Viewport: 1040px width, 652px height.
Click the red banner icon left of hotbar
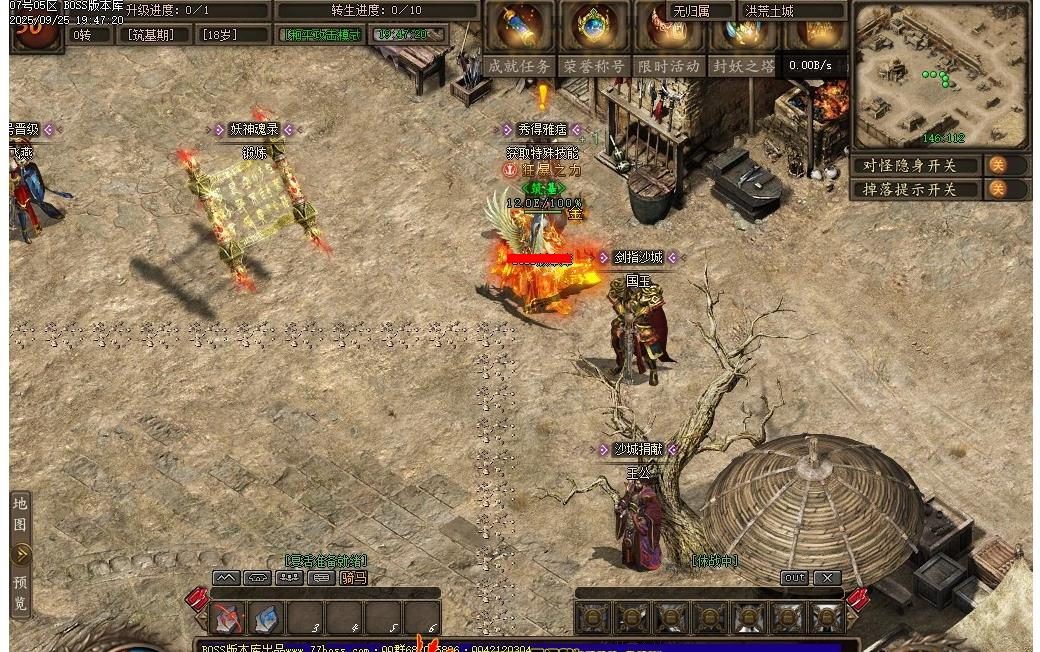196,600
